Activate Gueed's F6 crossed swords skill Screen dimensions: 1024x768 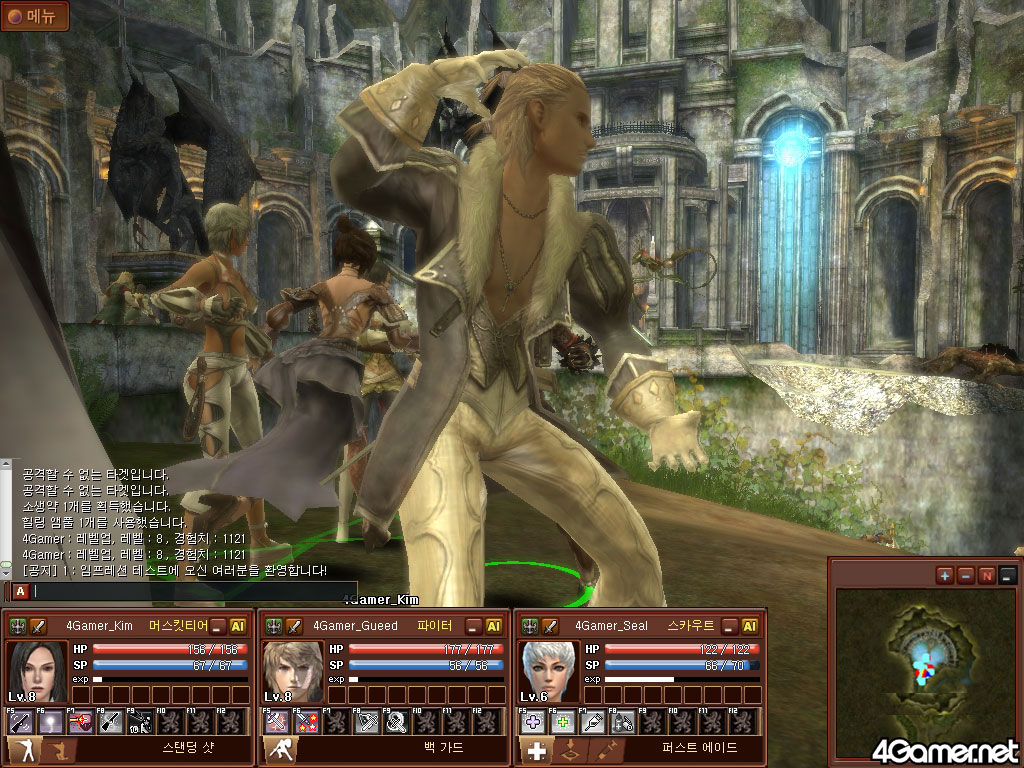306,721
